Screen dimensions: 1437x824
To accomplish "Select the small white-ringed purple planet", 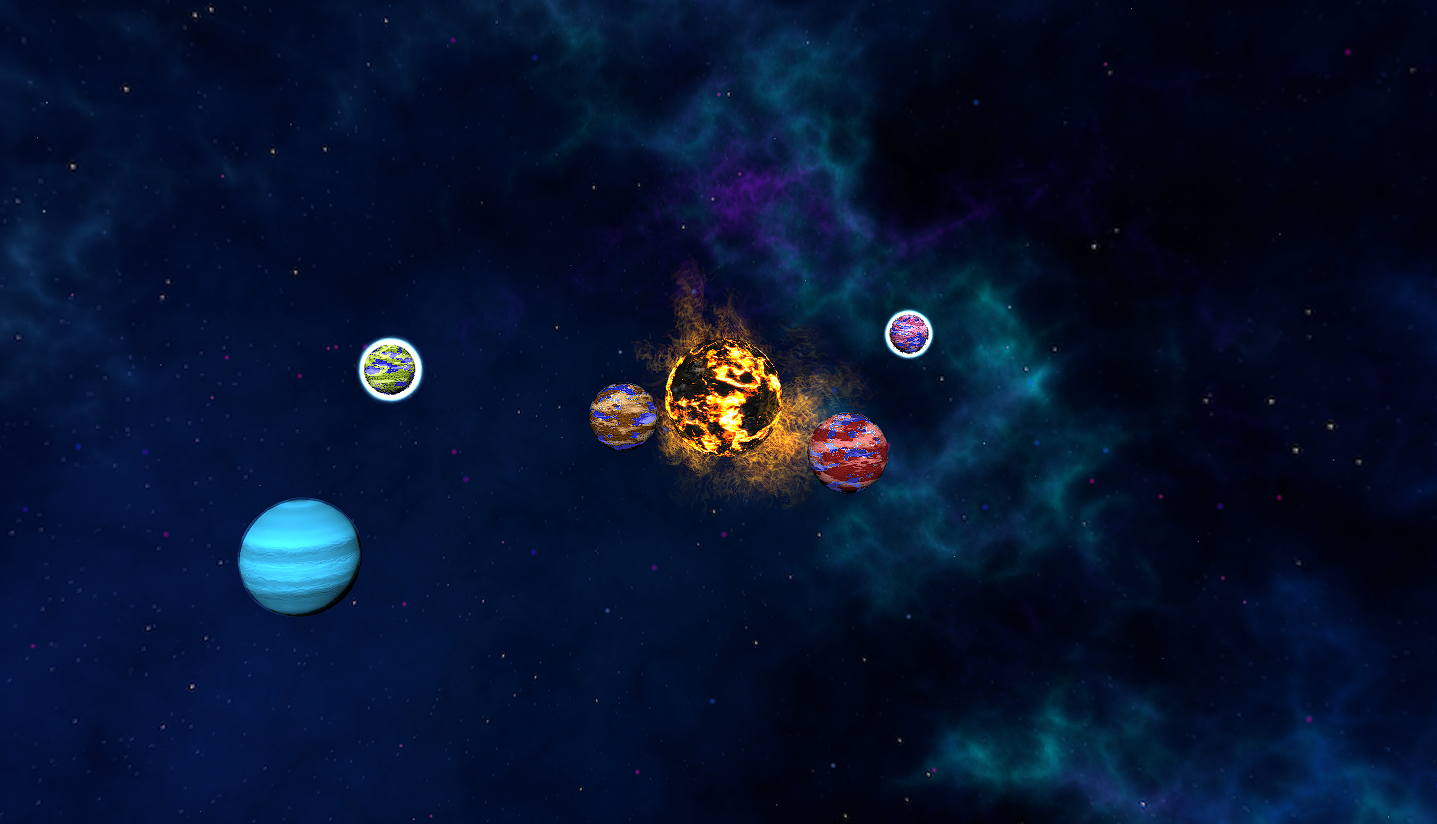I will point(908,333).
